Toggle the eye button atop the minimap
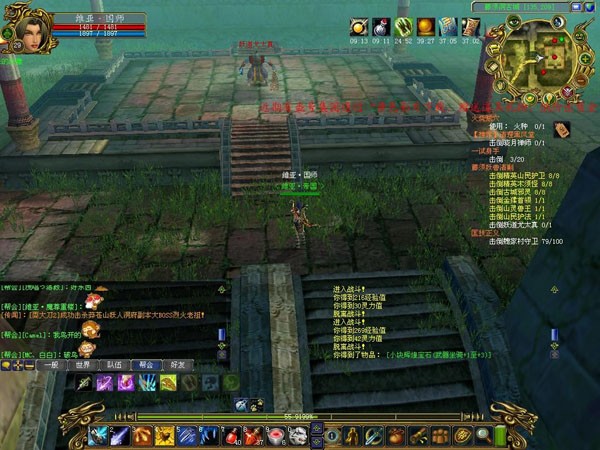The width and height of the screenshot is (600, 450). tap(515, 18)
